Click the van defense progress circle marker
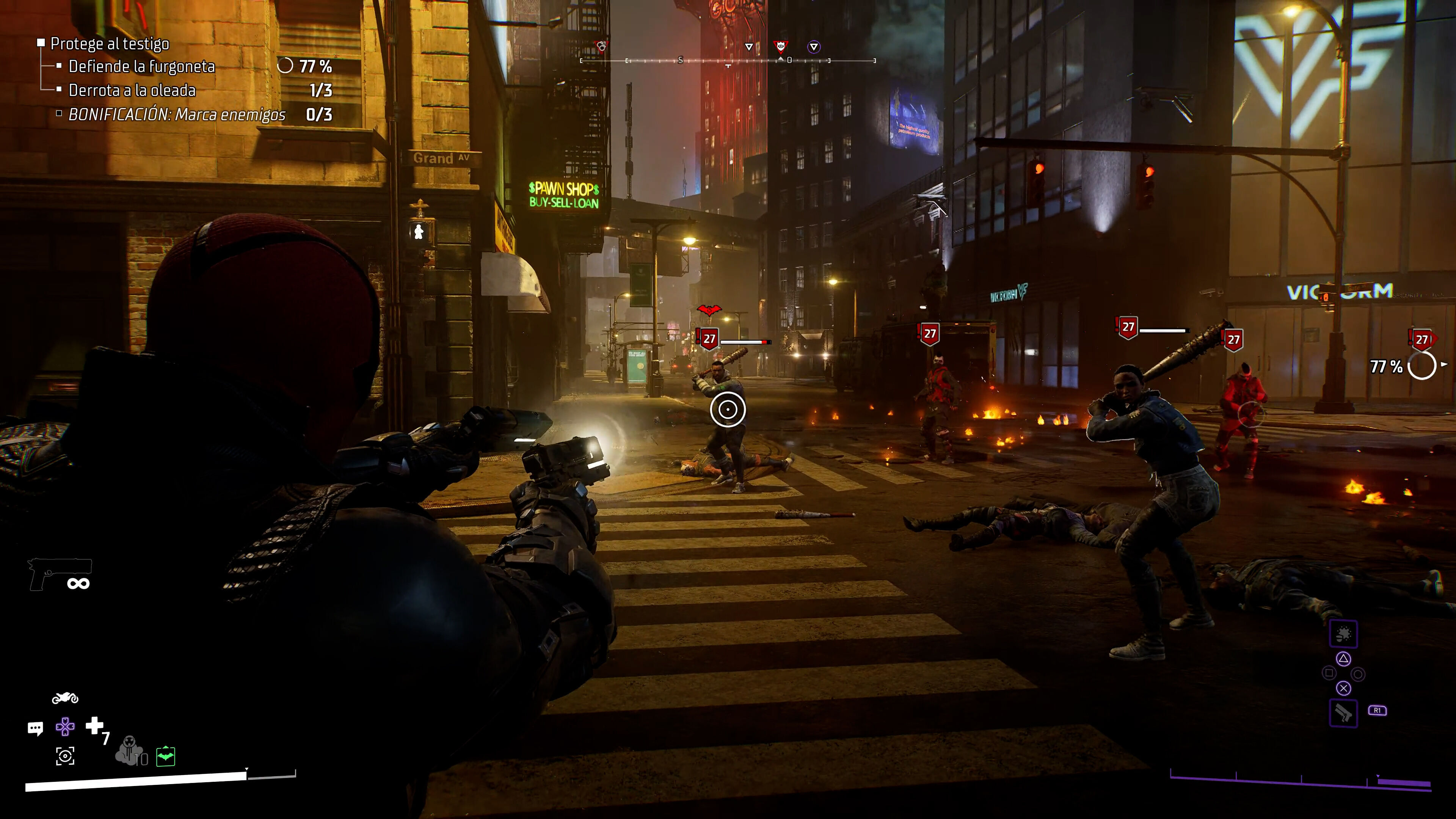Image resolution: width=1456 pixels, height=819 pixels. click(x=1421, y=366)
